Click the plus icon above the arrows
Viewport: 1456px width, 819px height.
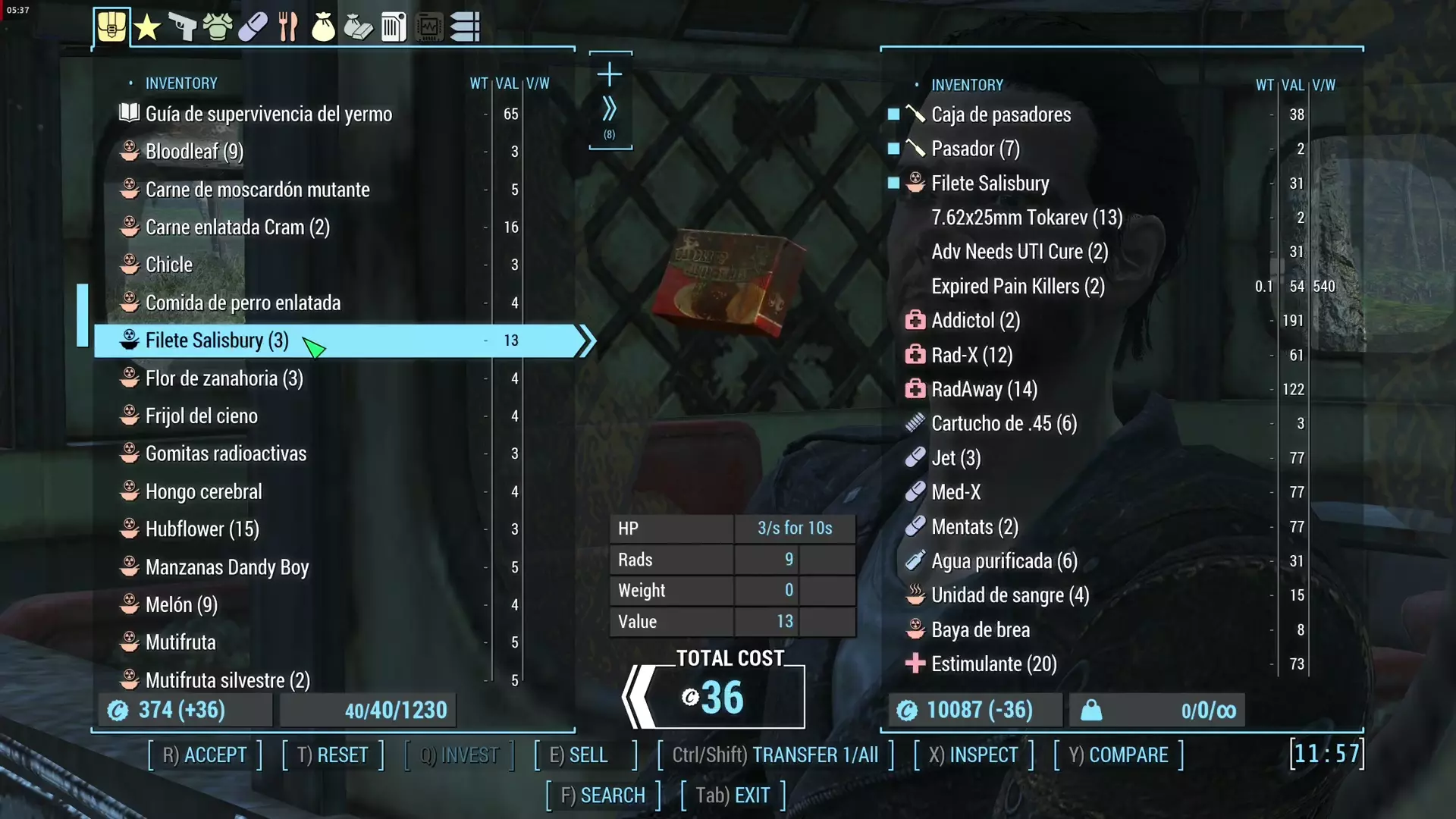(x=610, y=74)
